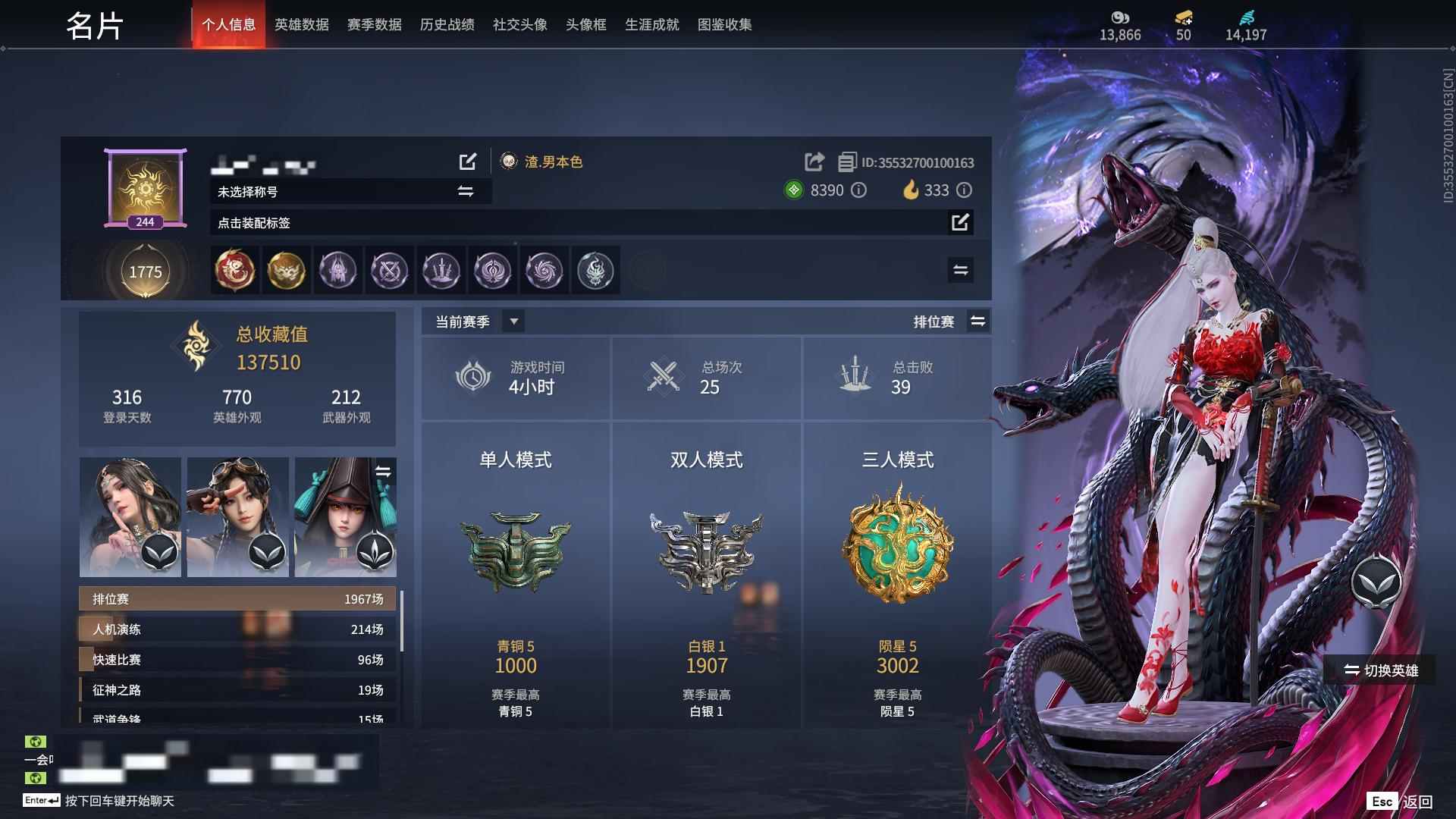The width and height of the screenshot is (1456, 819).
Task: Click the first red dragon achievement medal icon
Action: point(235,271)
